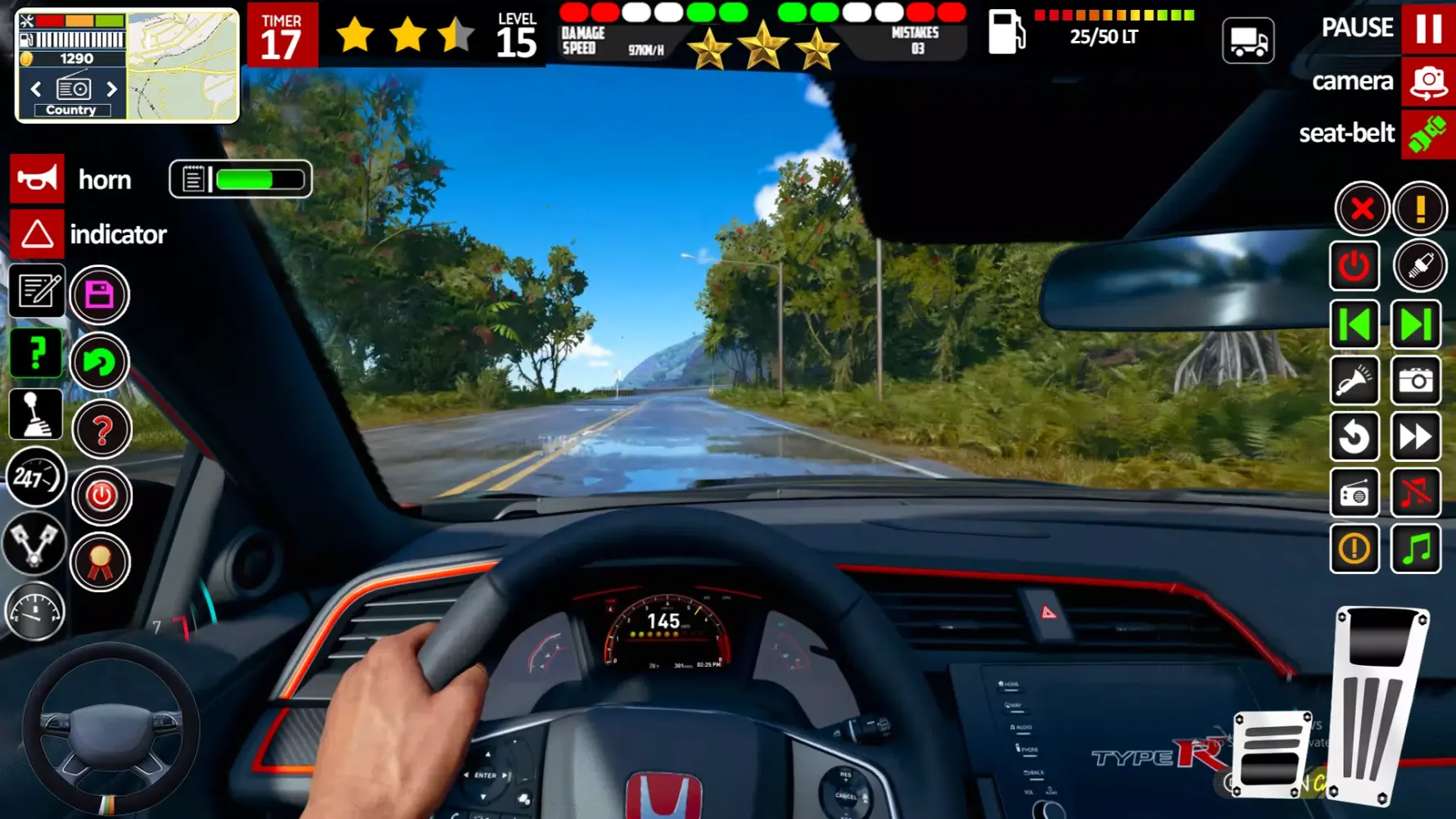Select the next radio station arrow
1456x819 pixels.
point(112,88)
